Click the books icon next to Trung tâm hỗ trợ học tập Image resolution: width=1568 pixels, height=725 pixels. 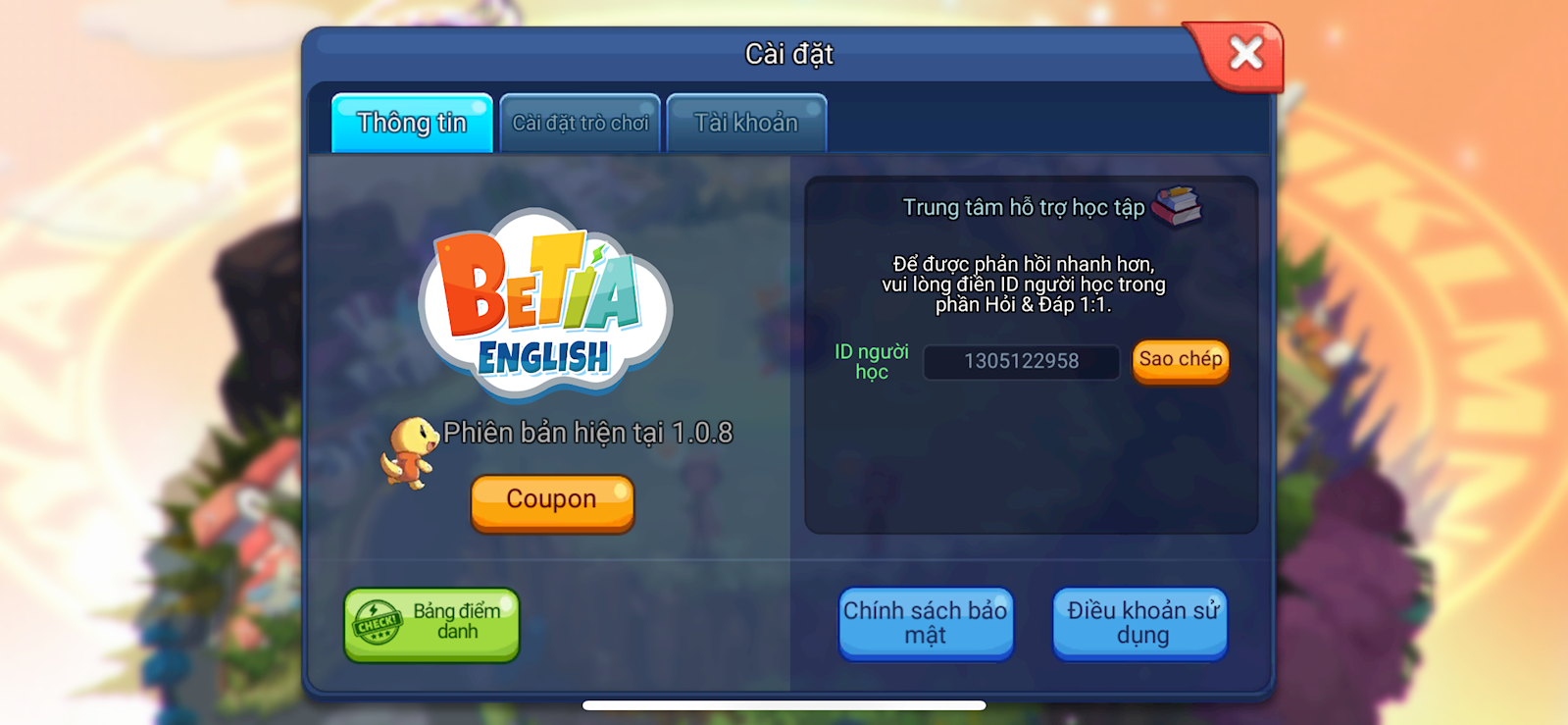tap(1179, 208)
